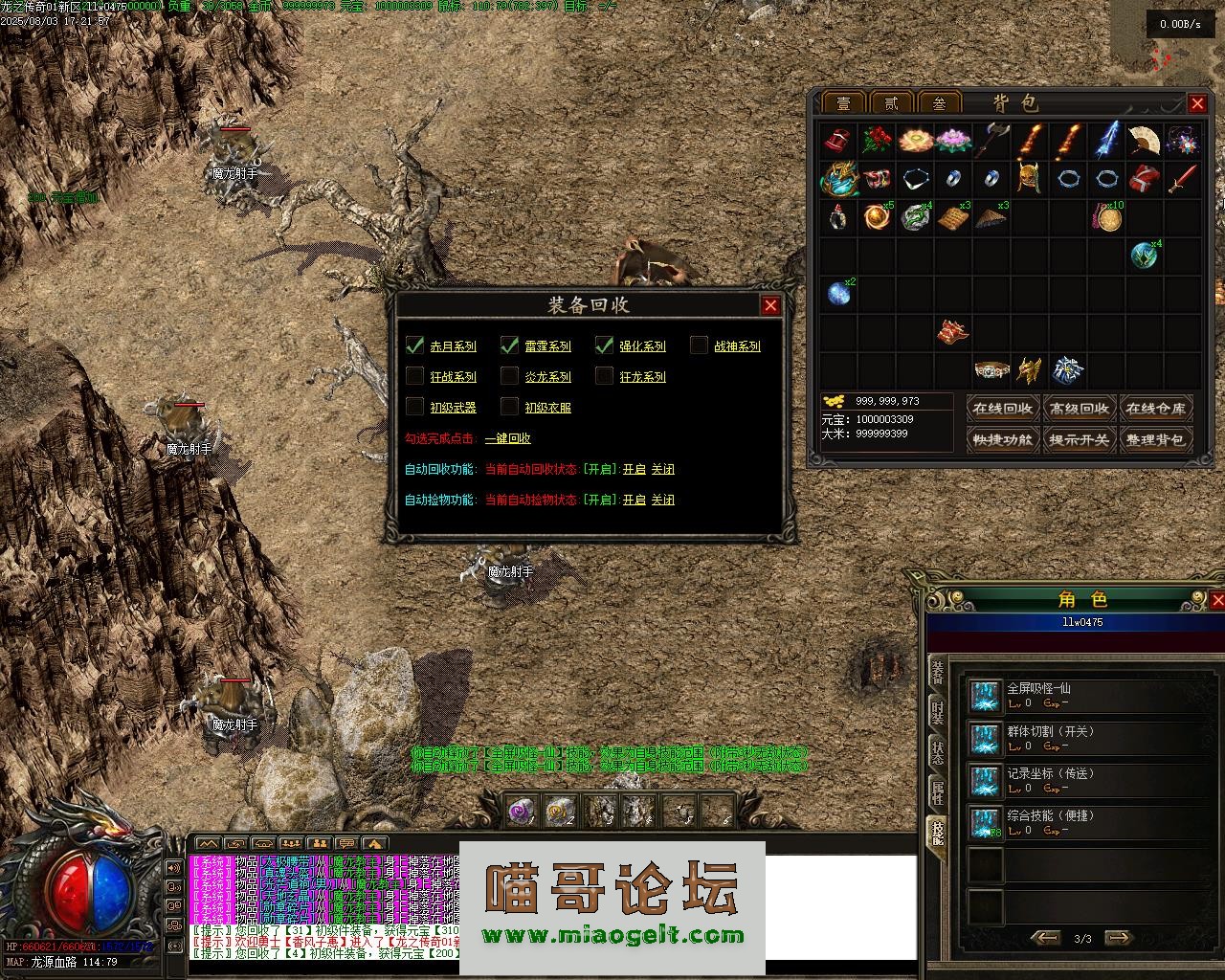Screen dimensions: 1225x980
Task: Click the 高级回收 advanced recycle button
Action: [1079, 409]
